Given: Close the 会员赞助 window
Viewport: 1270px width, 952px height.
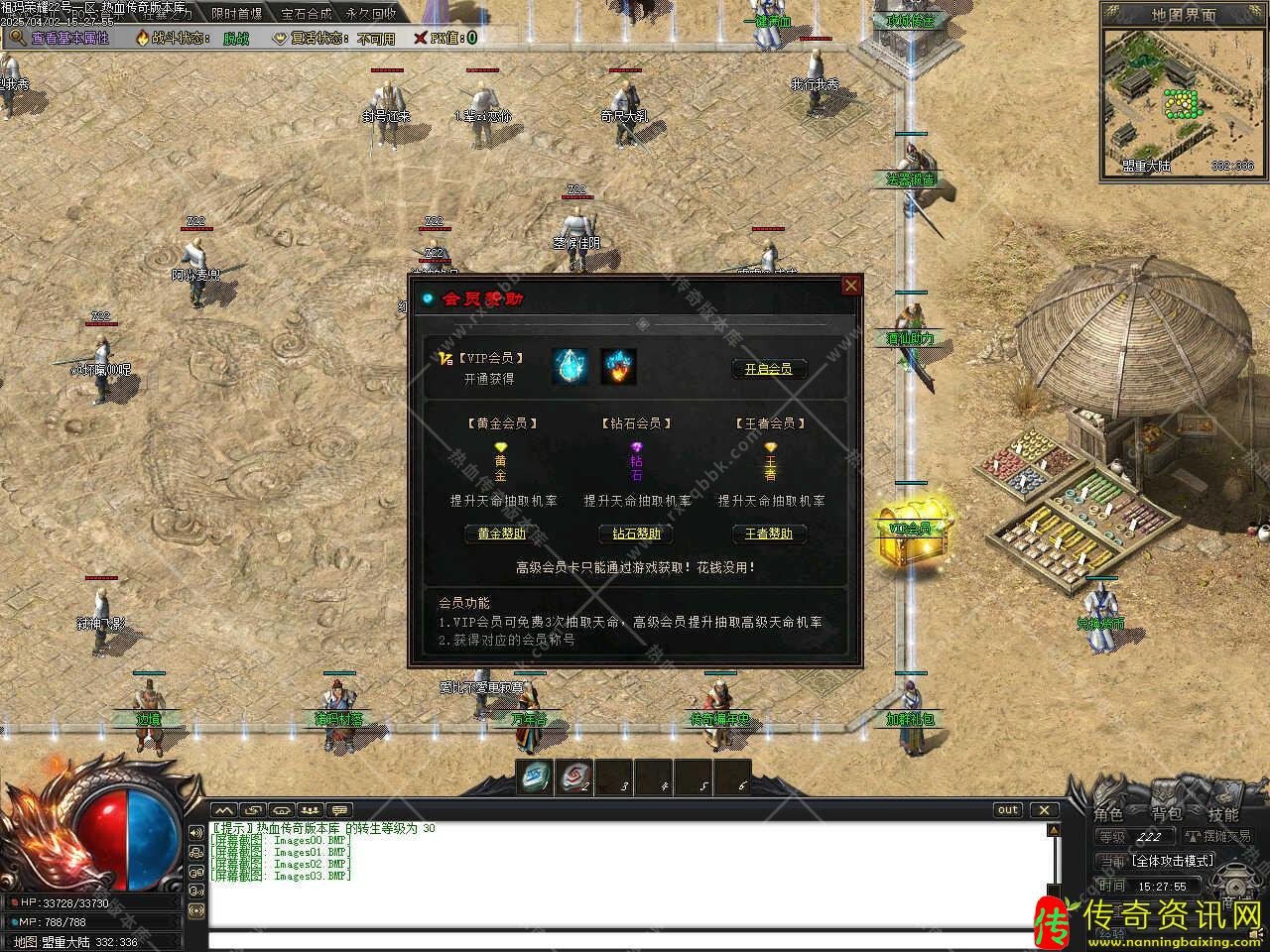Looking at the screenshot, I should [850, 287].
